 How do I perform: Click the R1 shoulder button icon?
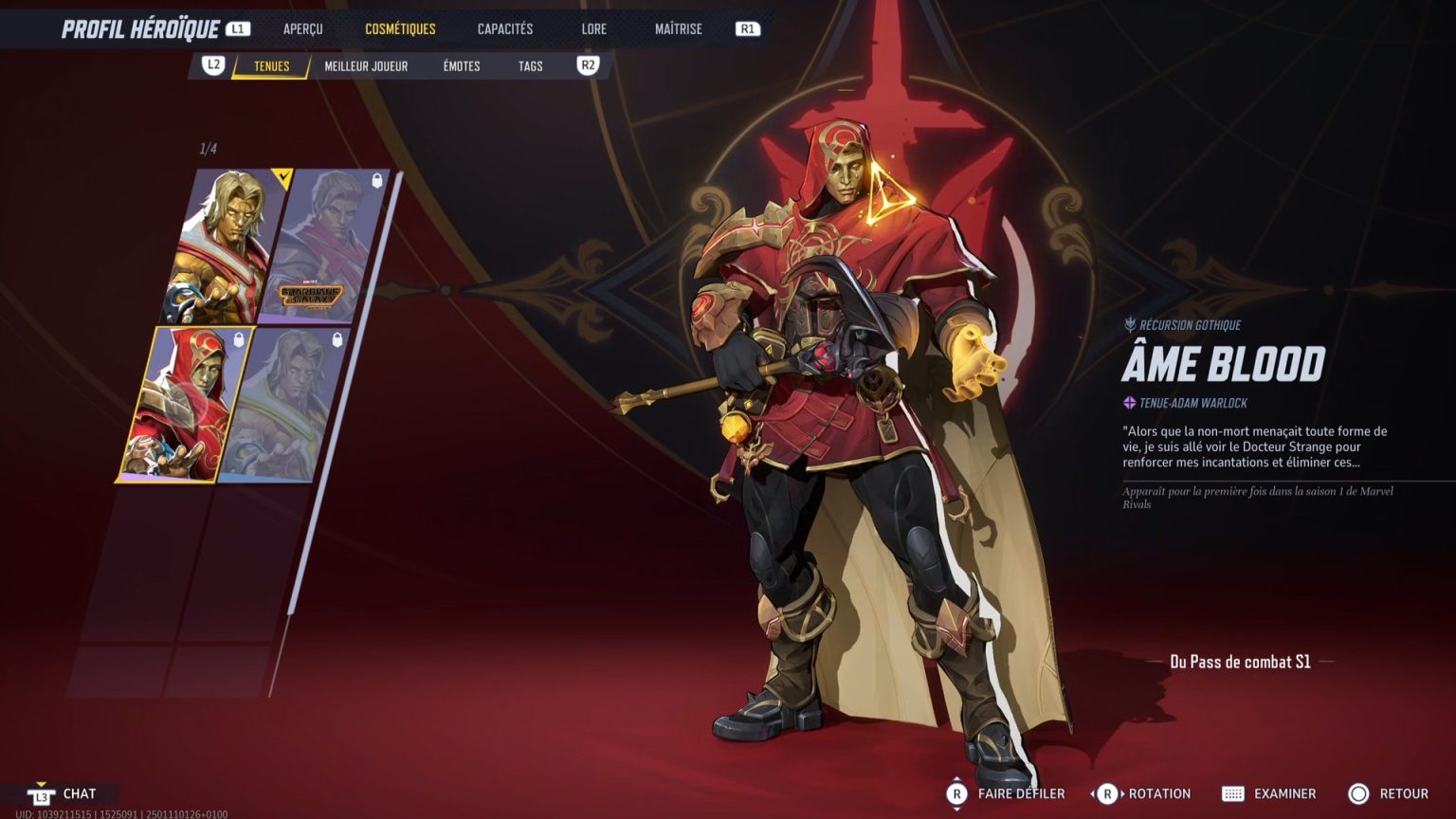746,28
